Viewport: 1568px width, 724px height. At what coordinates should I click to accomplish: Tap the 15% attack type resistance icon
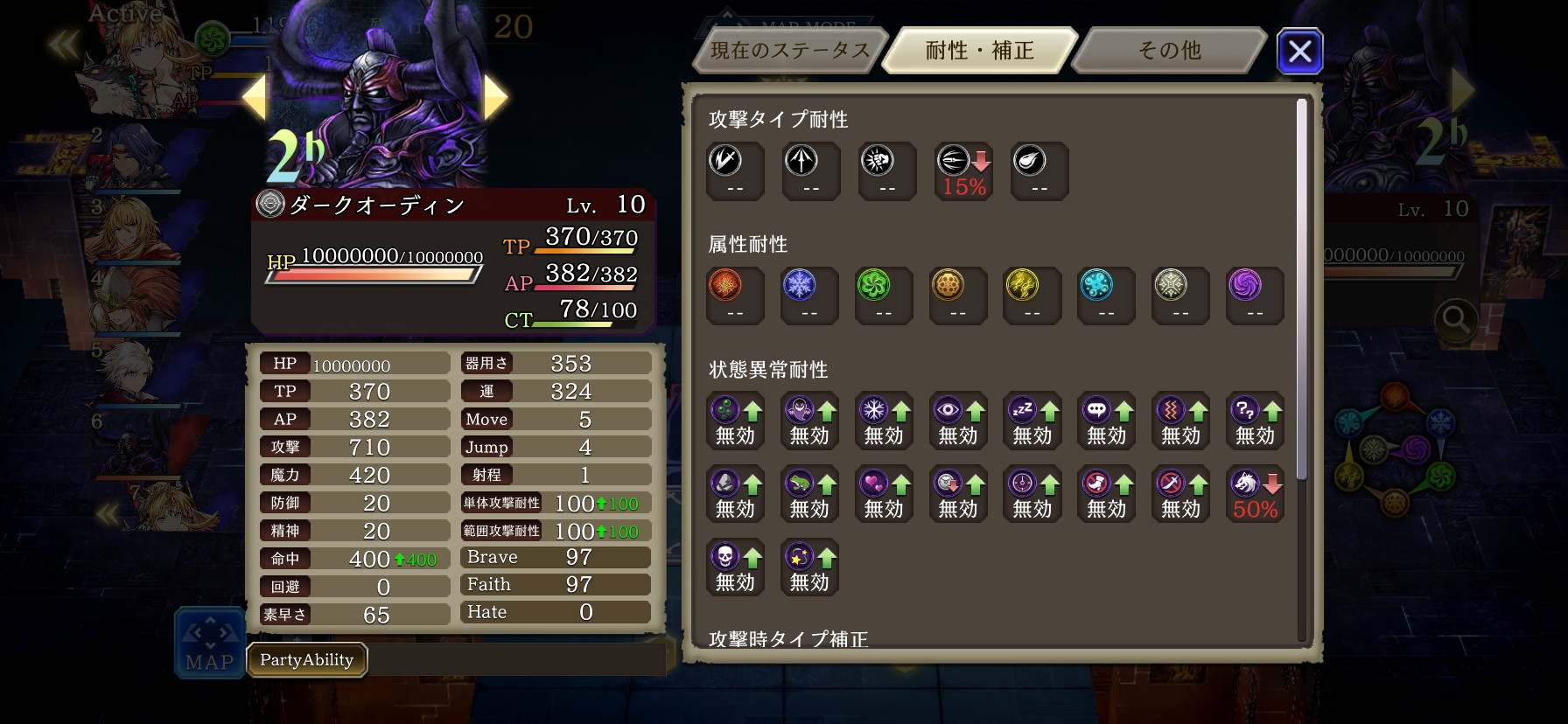pos(963,171)
